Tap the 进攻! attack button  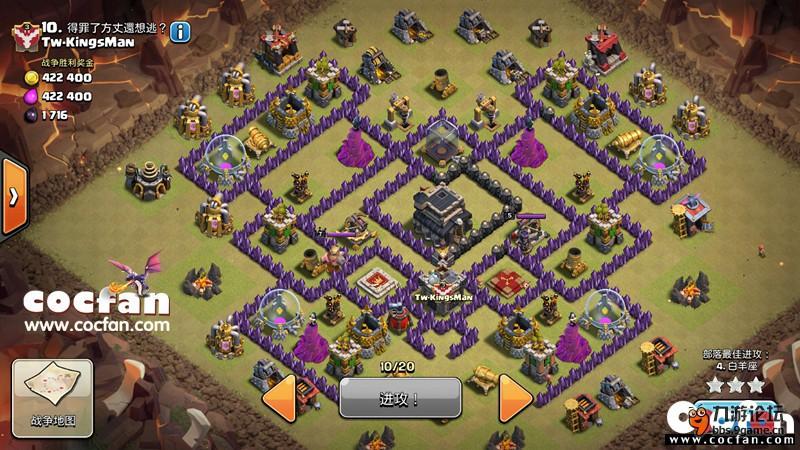point(400,397)
